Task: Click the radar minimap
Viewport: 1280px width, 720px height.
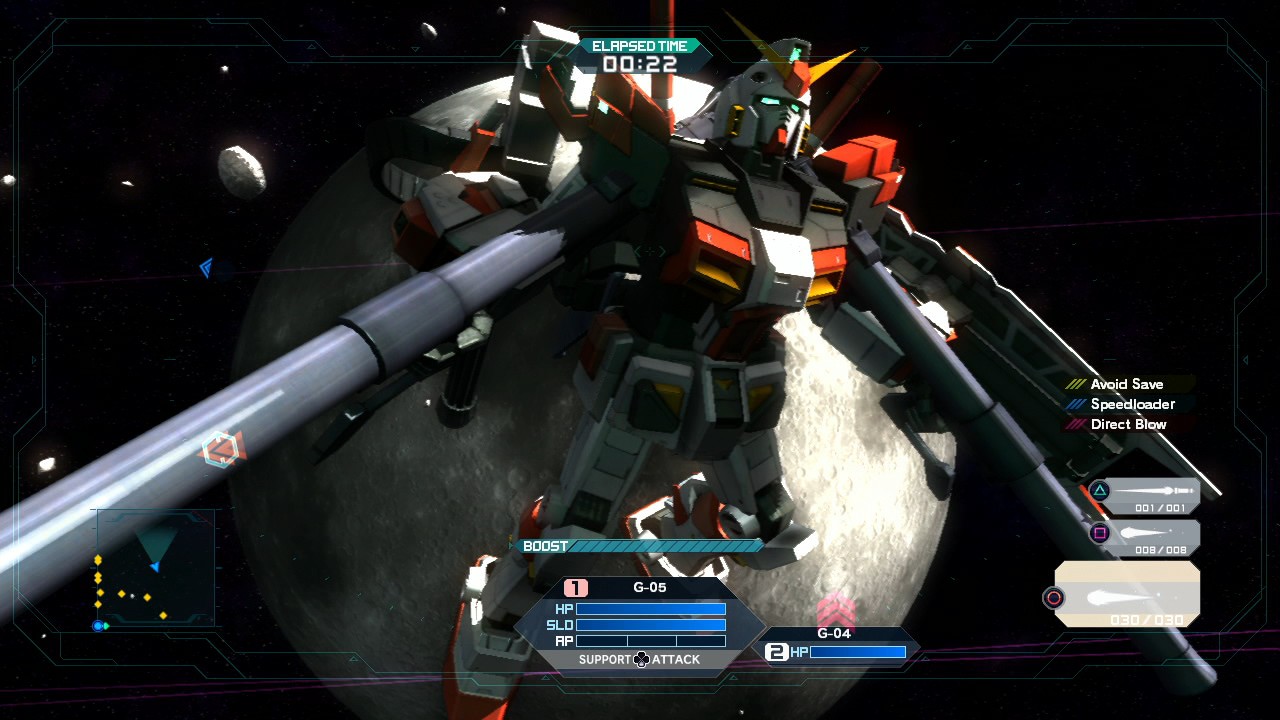Action: coord(153,571)
